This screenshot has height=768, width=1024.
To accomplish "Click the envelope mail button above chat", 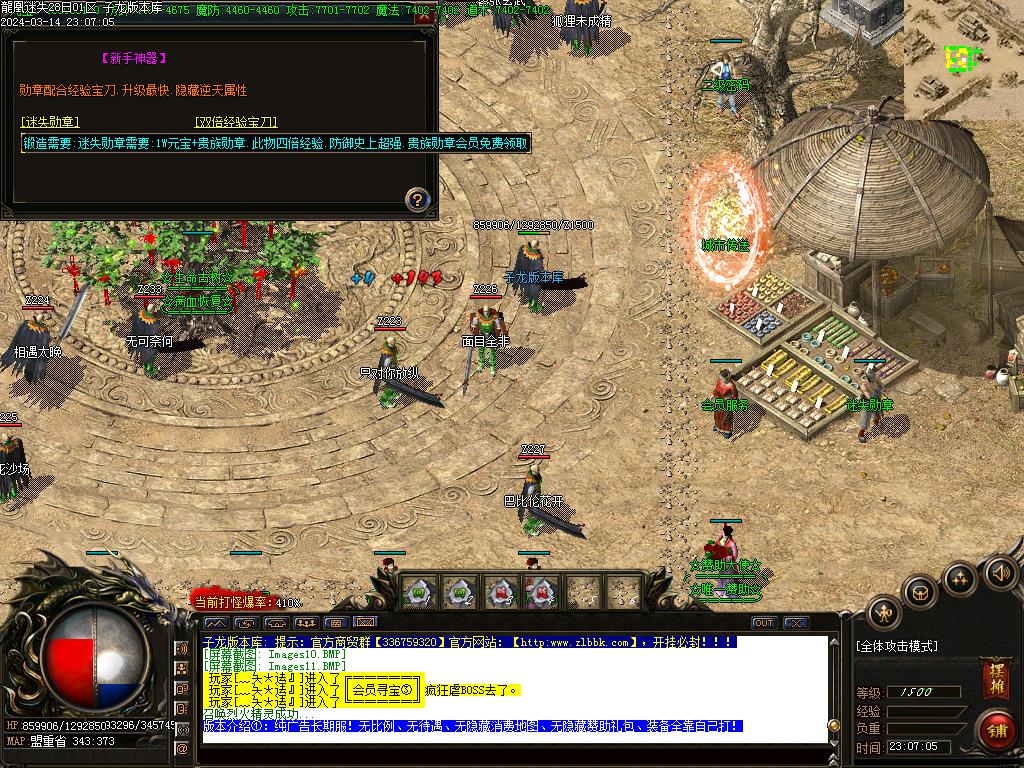I will (x=366, y=623).
